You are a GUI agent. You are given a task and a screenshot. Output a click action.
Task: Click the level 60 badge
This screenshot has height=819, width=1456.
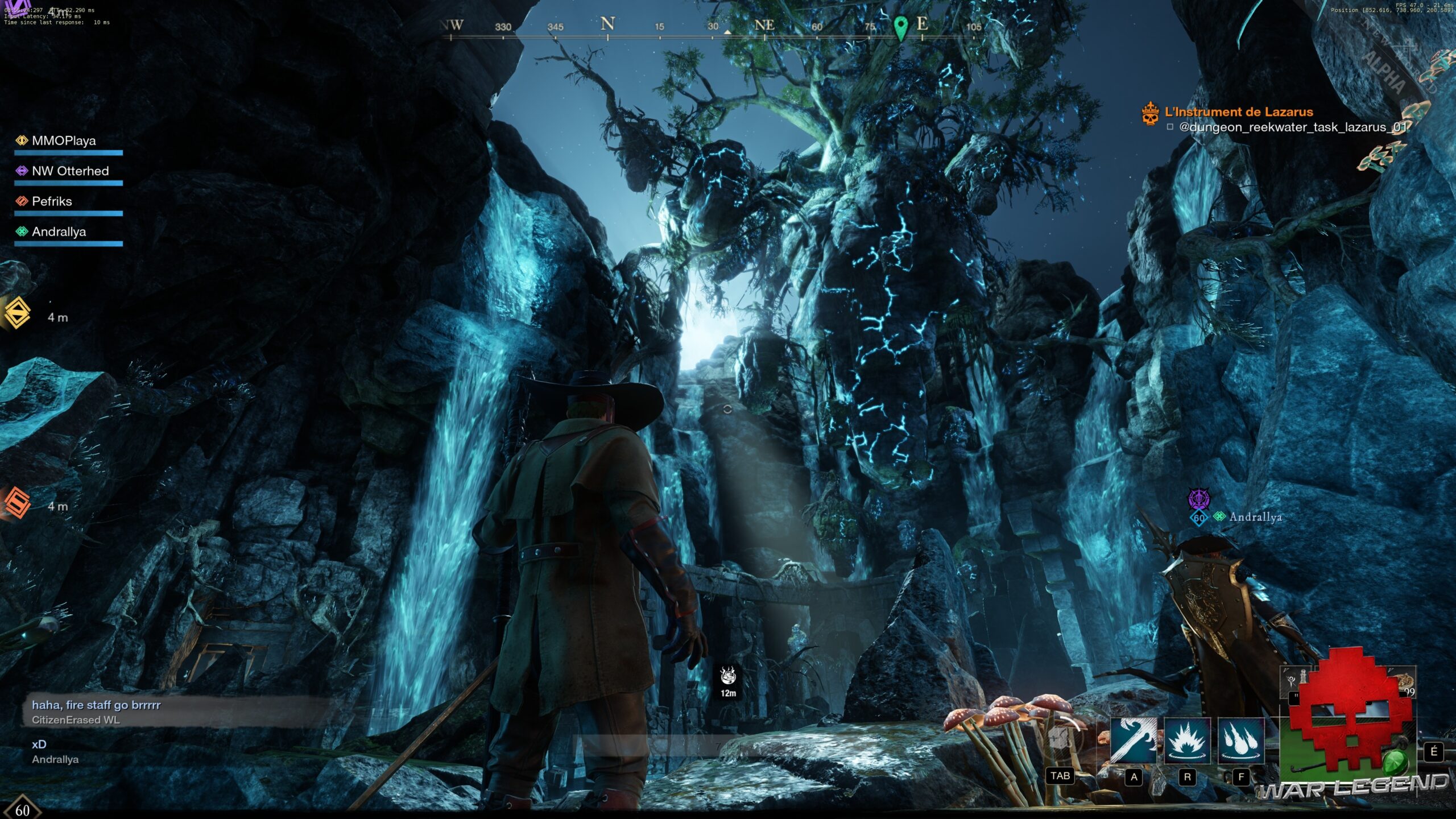pyautogui.click(x=22, y=809)
